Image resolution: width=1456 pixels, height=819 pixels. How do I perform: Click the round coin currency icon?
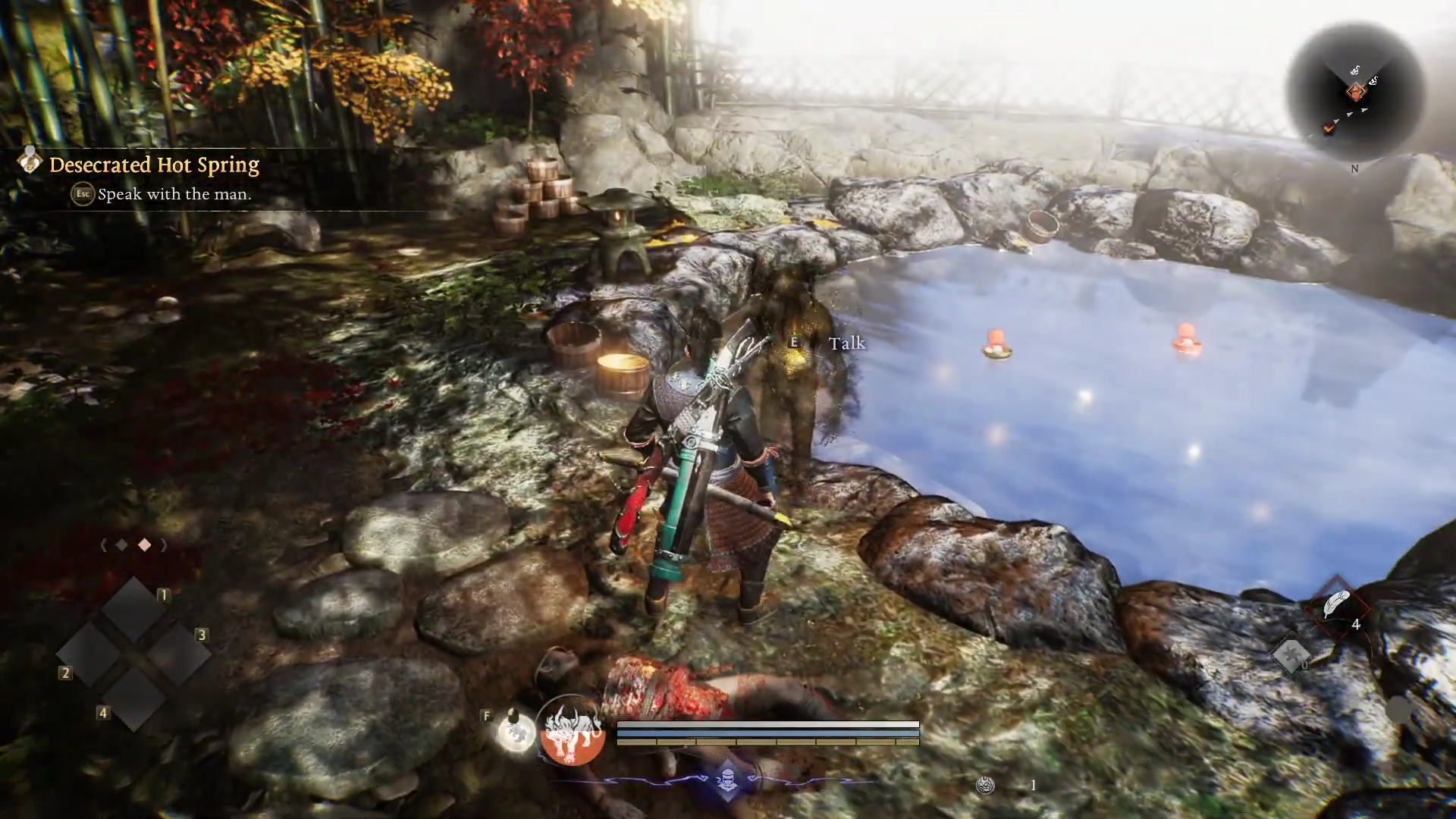point(985,786)
